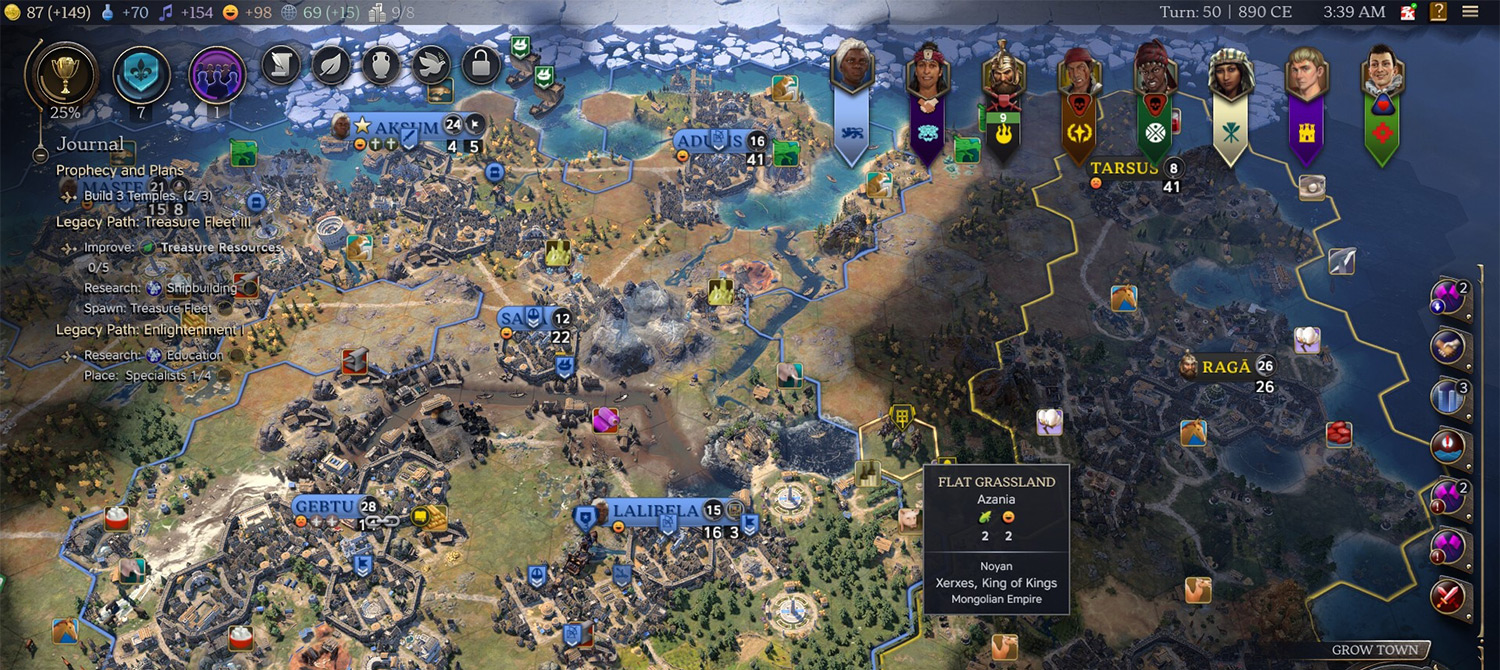The image size is (1500, 670).
Task: Select the dove diplomacy icon
Action: 431,65
